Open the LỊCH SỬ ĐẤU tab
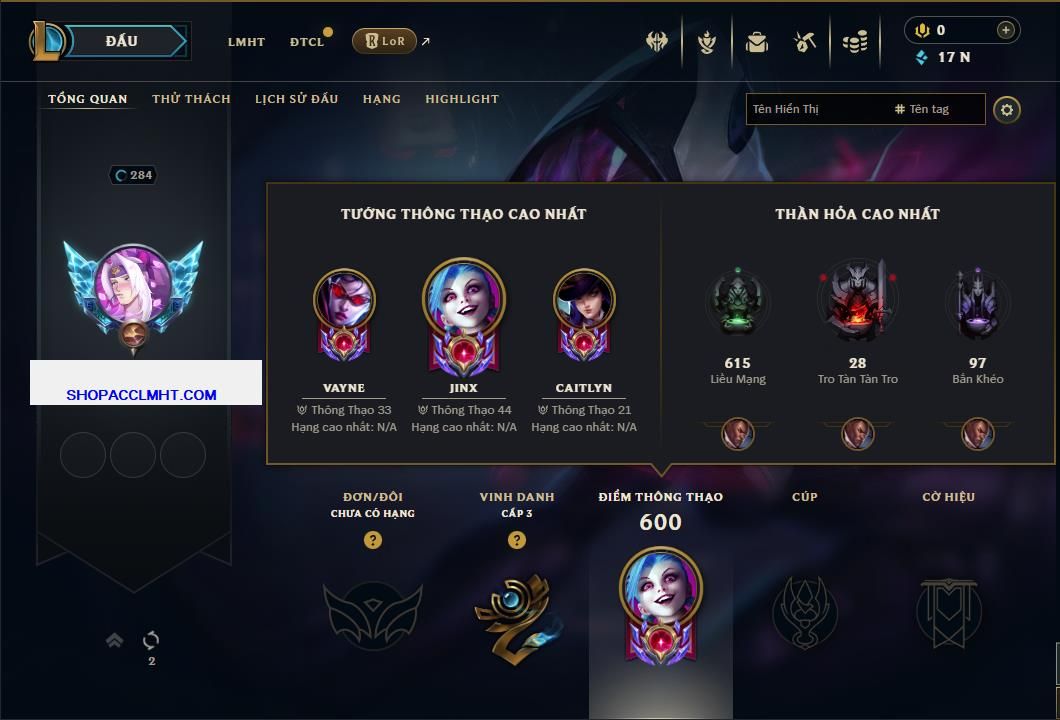Screen dimensions: 1060x720 tap(296, 99)
